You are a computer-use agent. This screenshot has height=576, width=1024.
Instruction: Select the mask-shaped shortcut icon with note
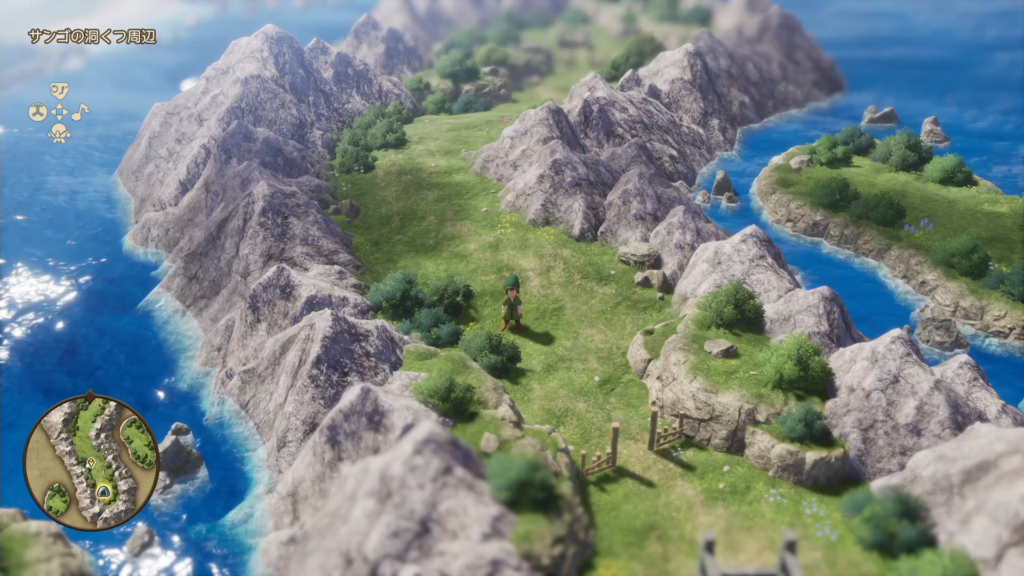click(59, 91)
